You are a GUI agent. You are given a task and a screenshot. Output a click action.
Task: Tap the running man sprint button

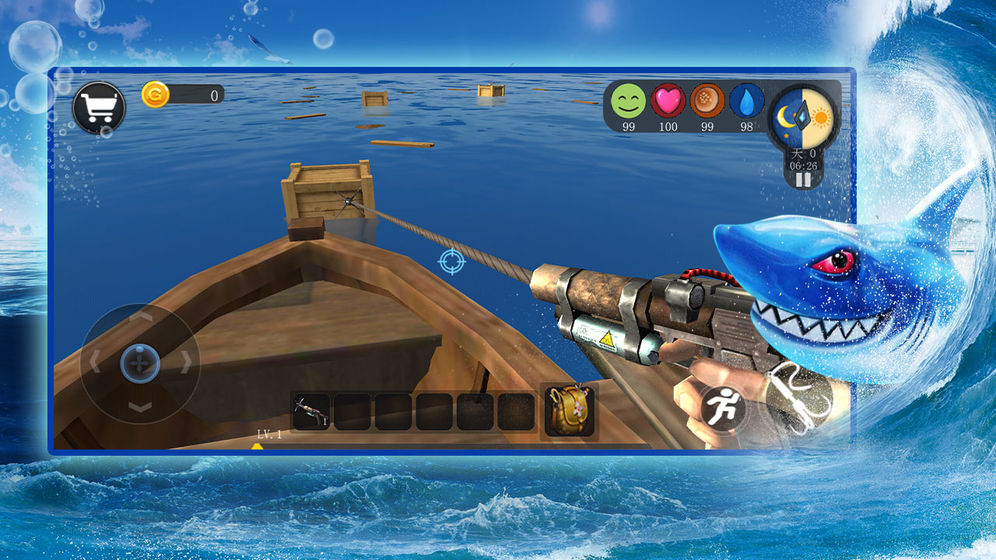(x=720, y=407)
